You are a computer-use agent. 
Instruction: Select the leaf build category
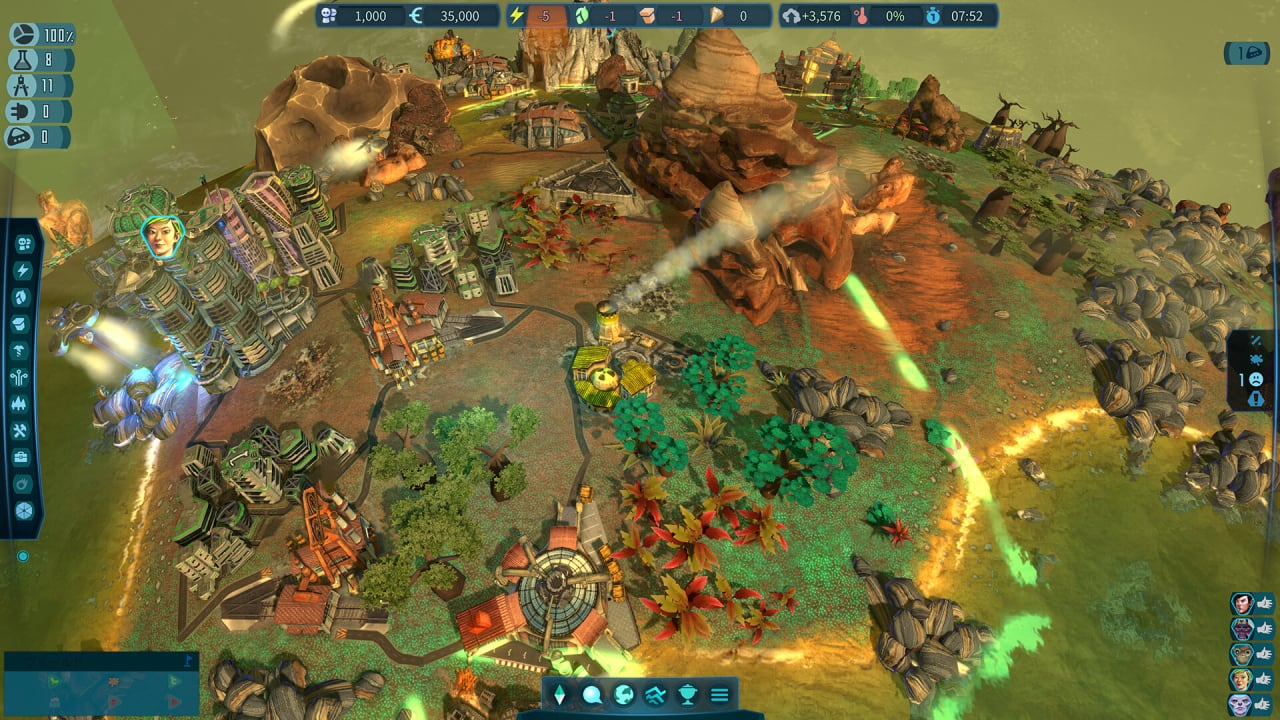[x=23, y=297]
